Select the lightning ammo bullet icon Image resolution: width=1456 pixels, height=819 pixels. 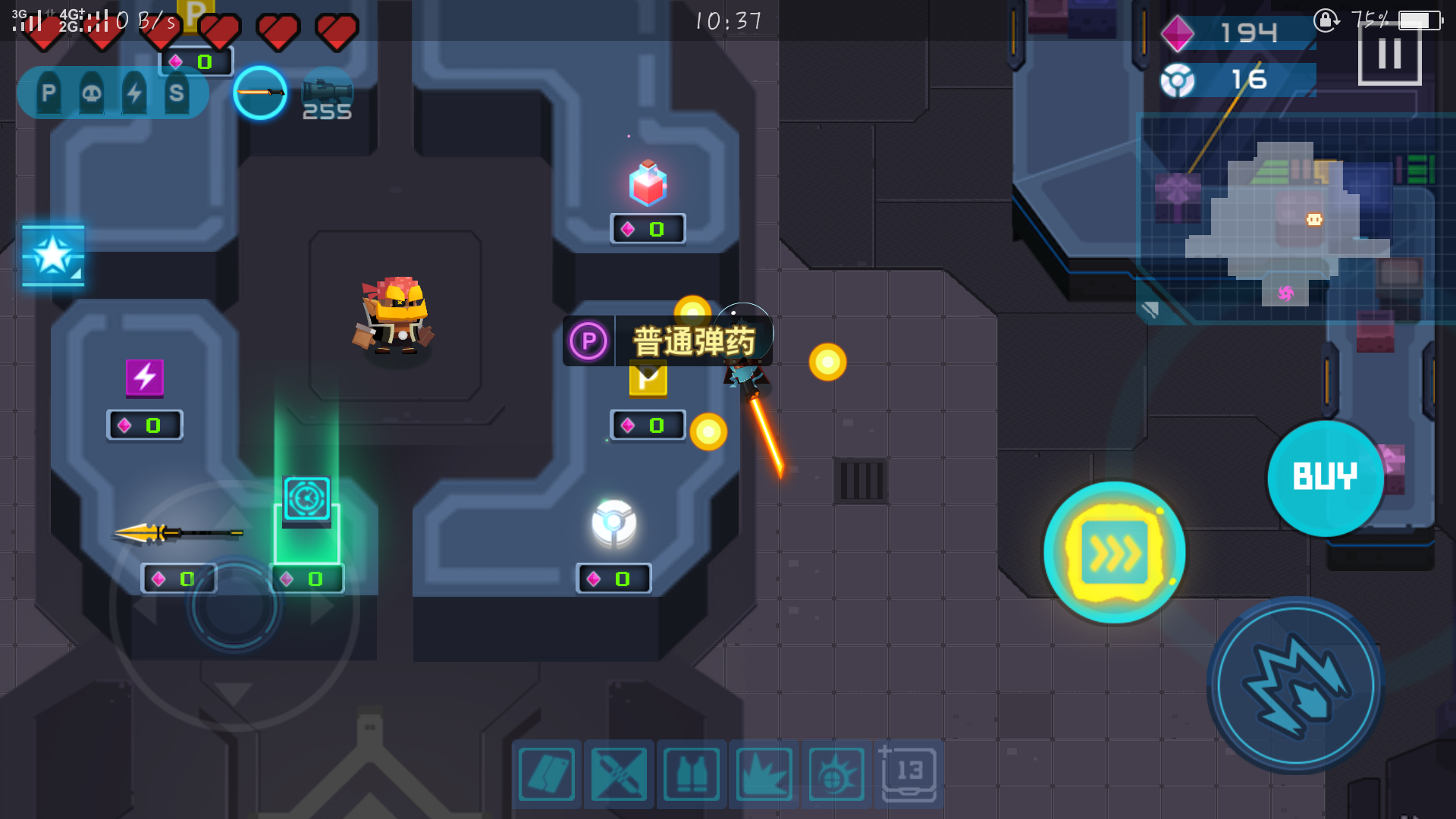pos(135,93)
